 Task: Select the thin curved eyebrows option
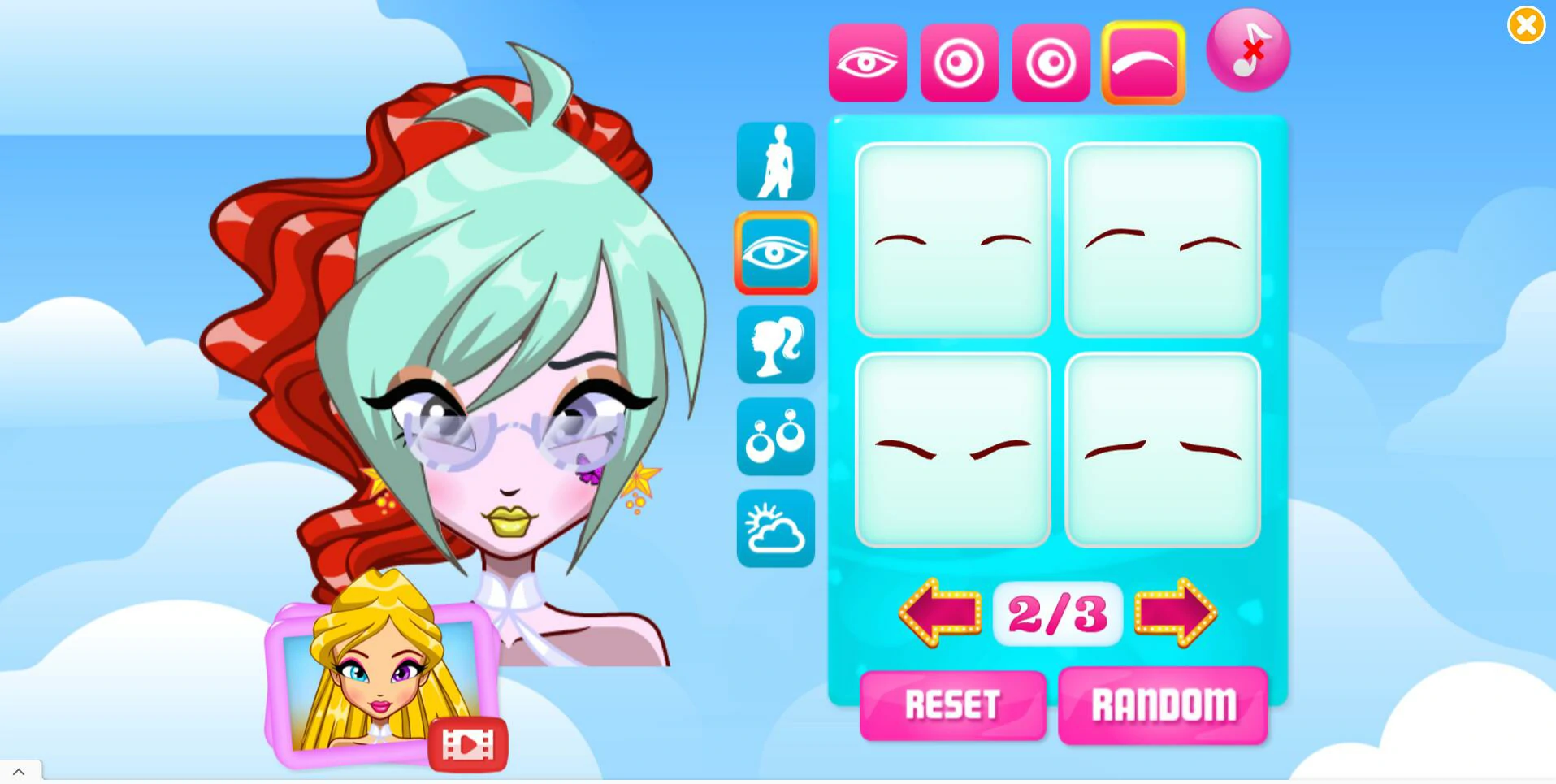(x=952, y=239)
